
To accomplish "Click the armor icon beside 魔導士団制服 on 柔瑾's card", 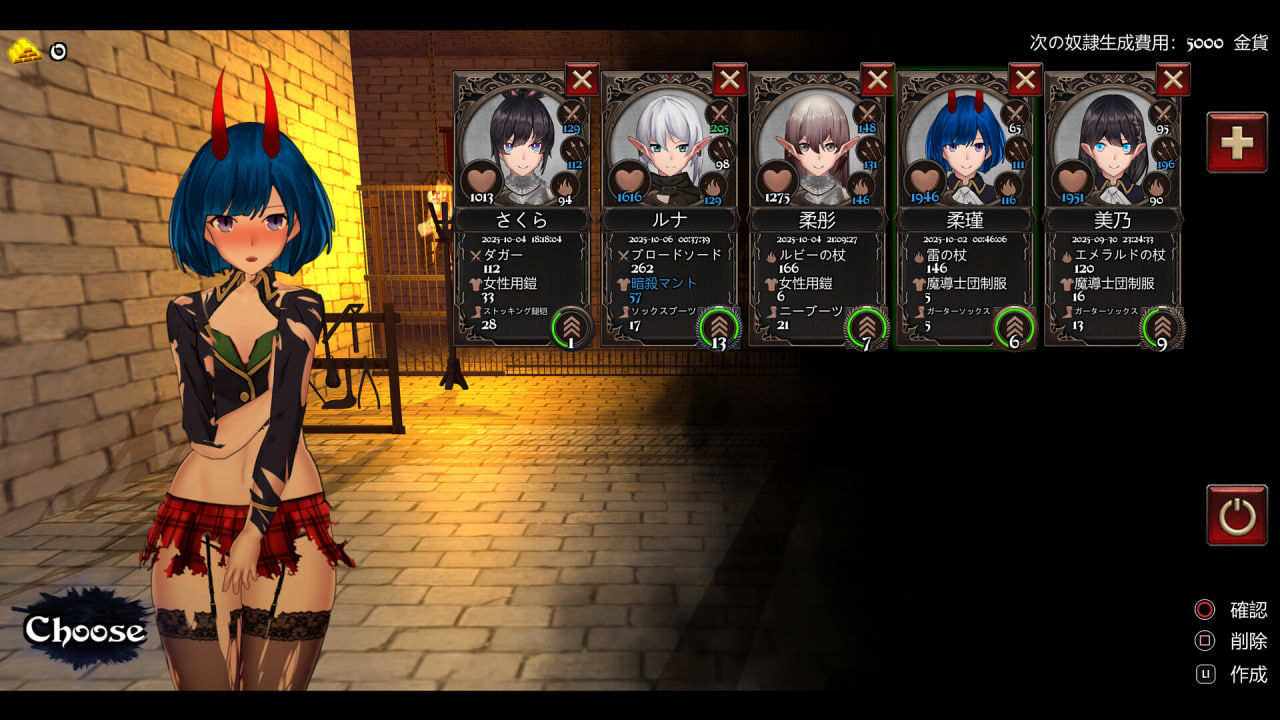I will coord(916,282).
